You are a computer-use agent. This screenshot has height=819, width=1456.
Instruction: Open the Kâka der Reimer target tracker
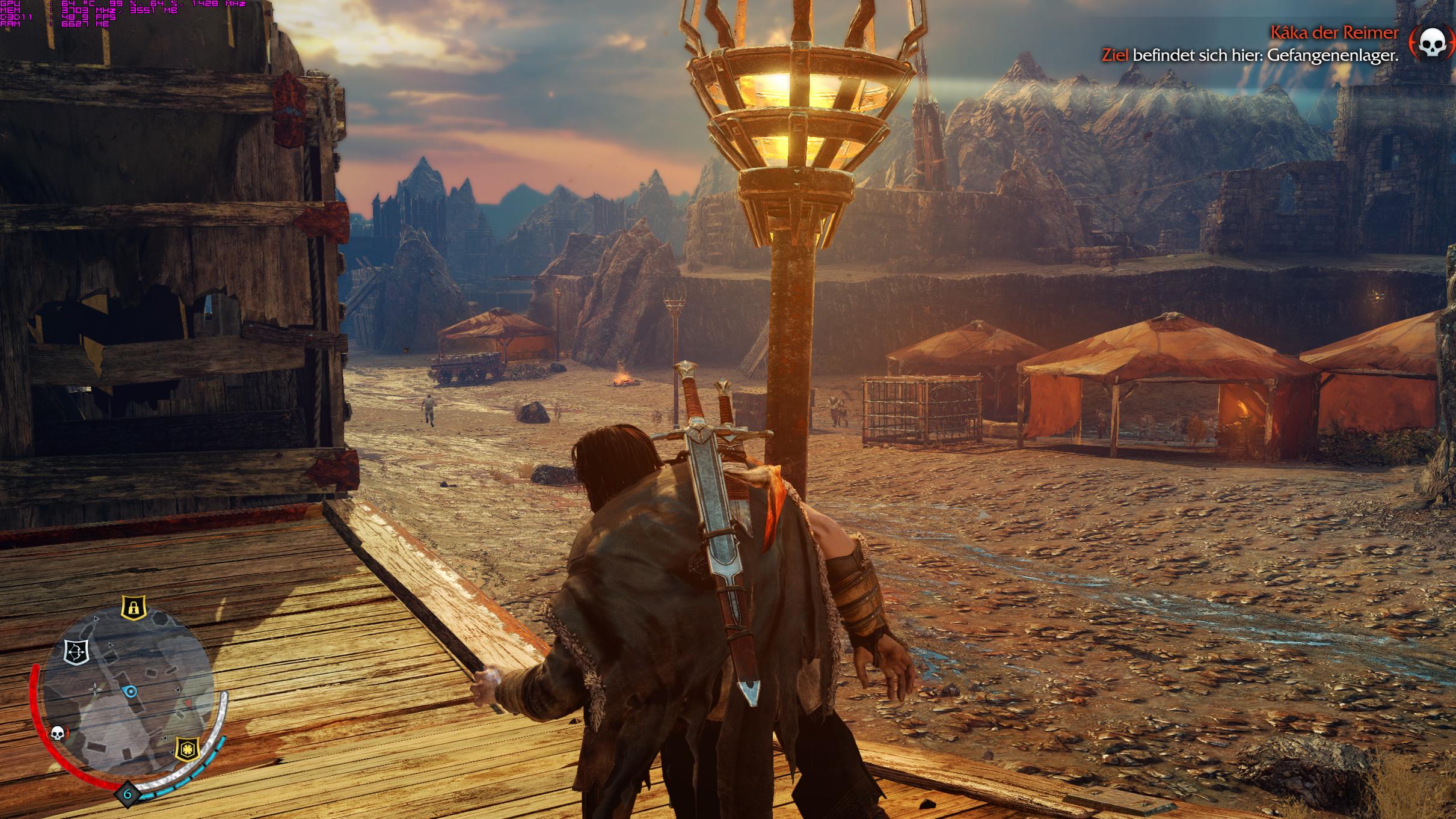[1333, 33]
